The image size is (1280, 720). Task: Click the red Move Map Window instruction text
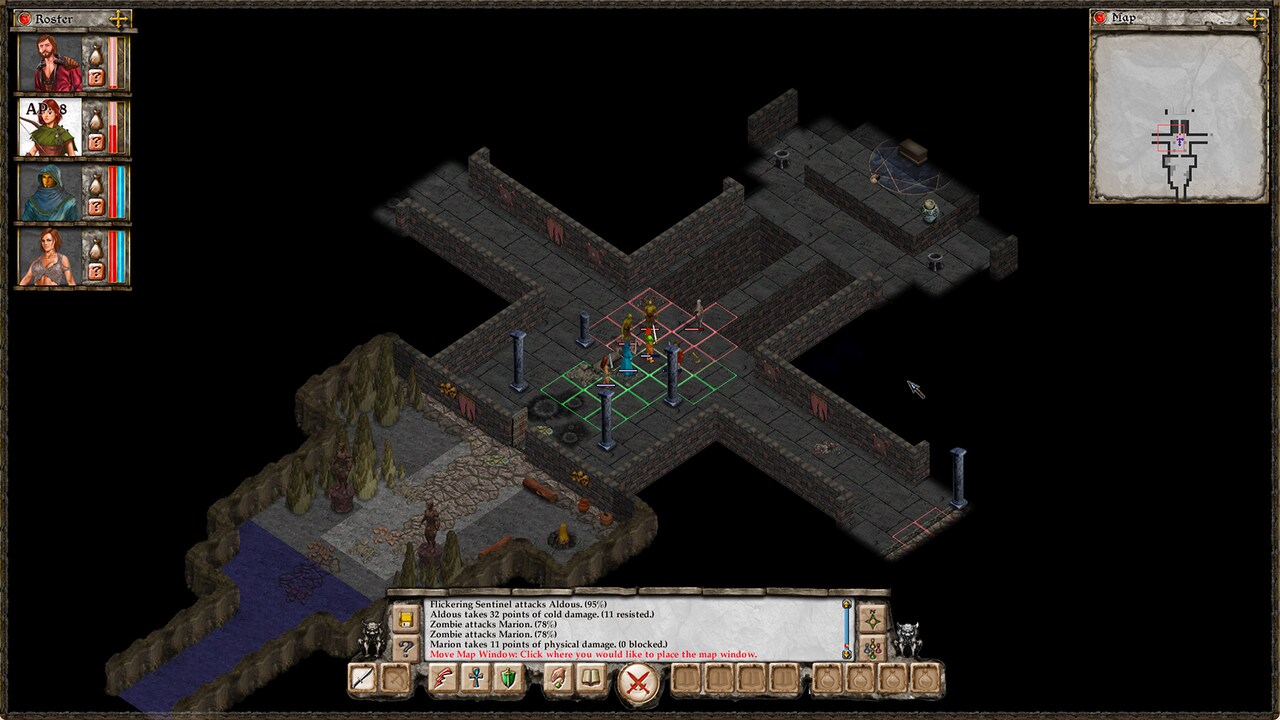click(591, 654)
